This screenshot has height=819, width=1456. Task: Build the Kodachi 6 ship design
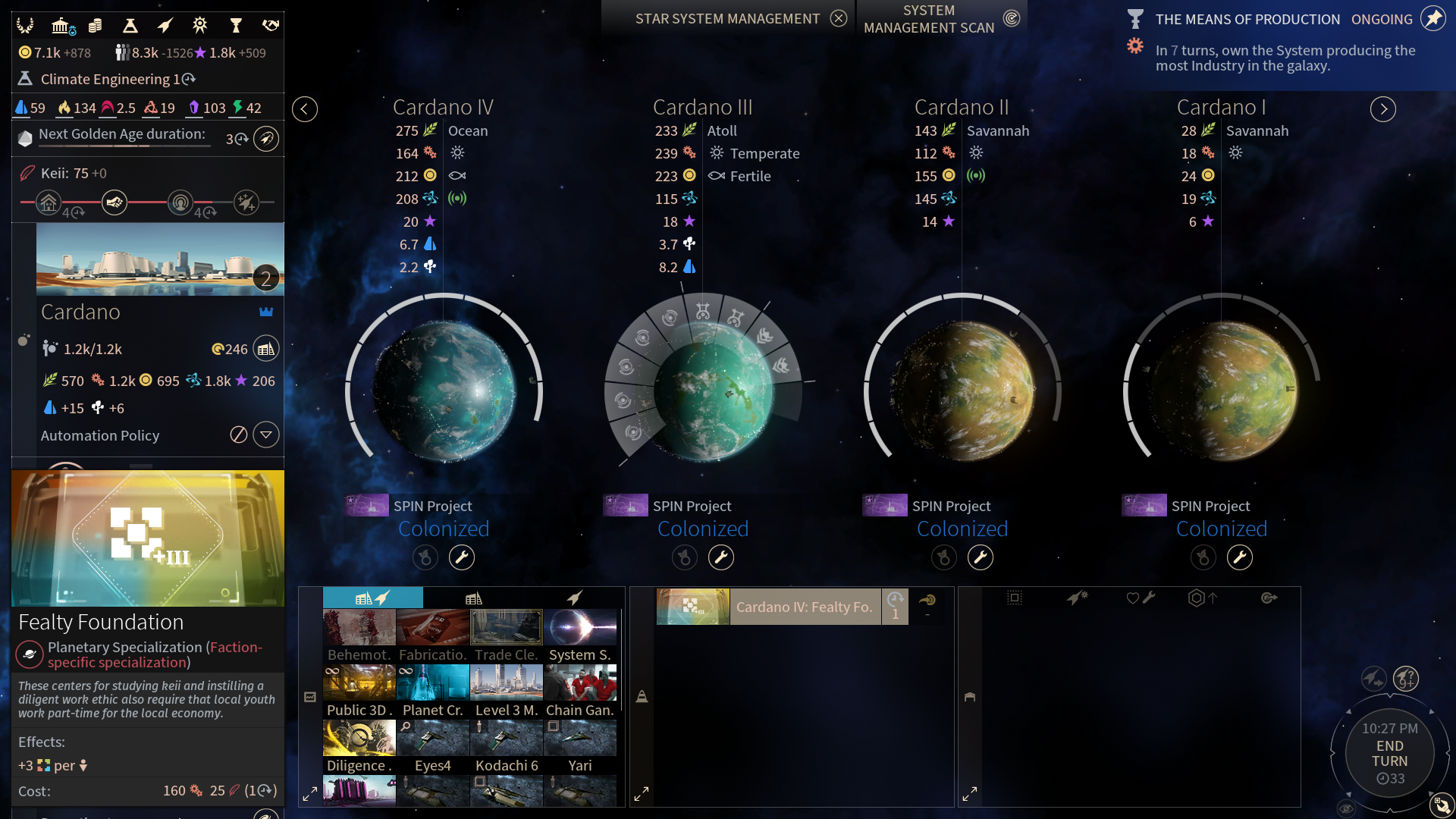507,746
